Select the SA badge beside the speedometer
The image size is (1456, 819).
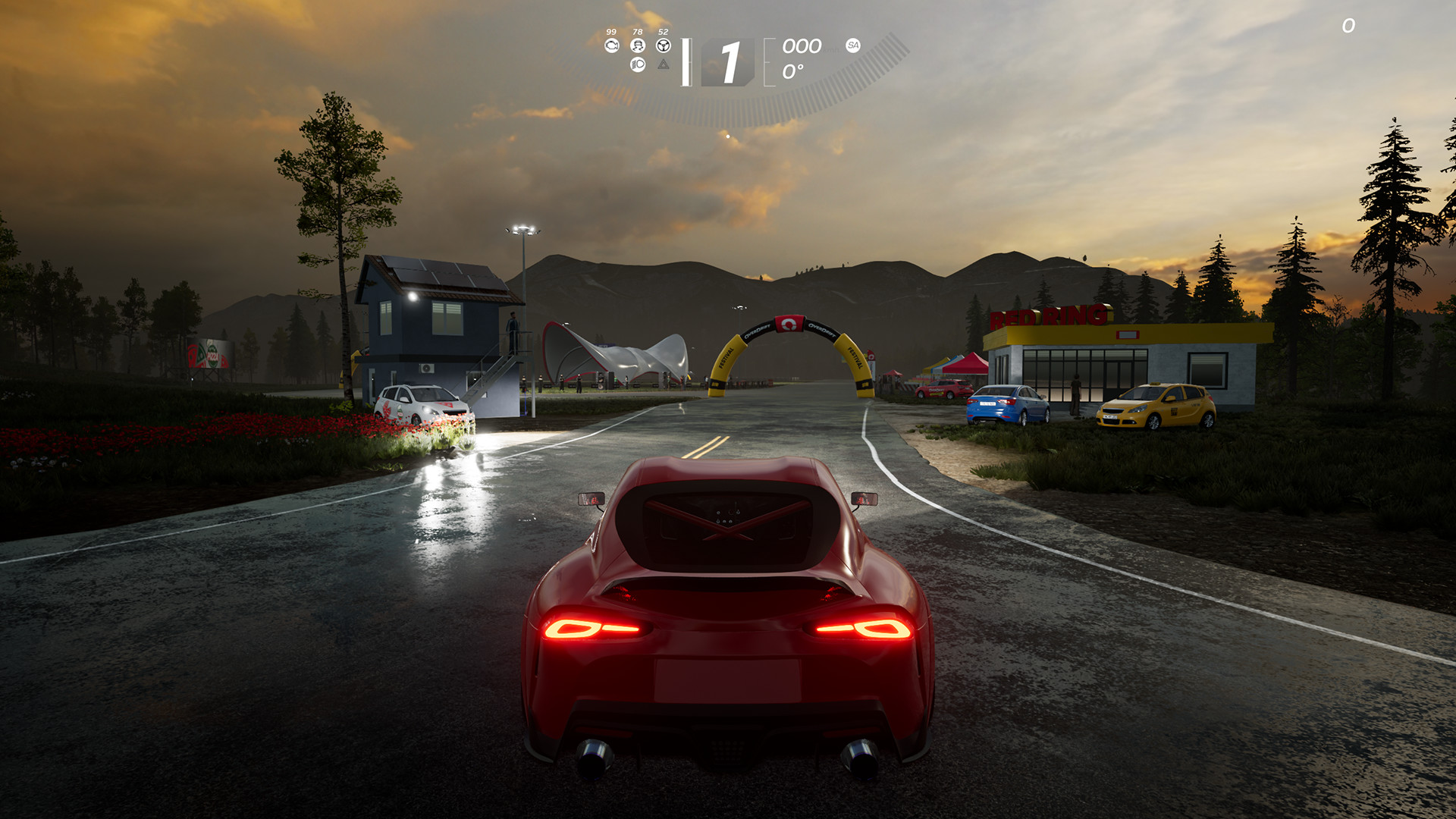[852, 45]
